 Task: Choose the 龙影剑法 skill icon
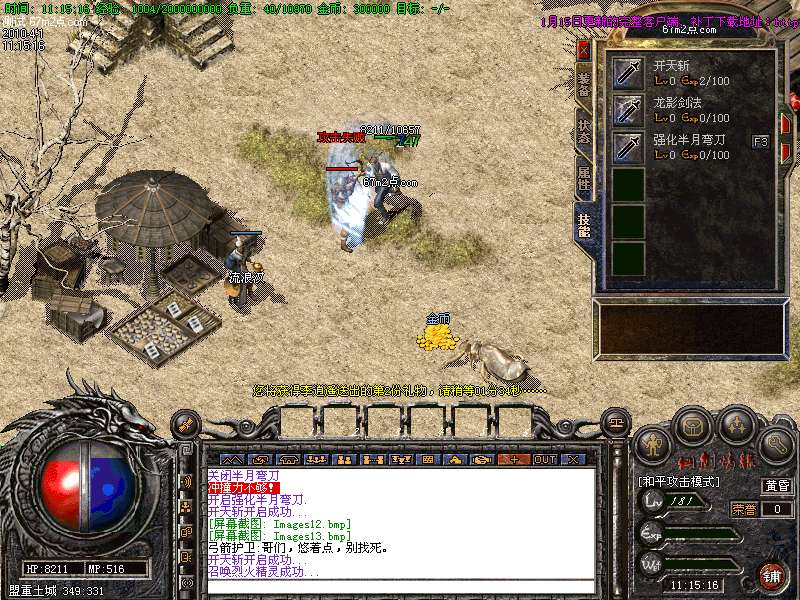click(x=628, y=110)
